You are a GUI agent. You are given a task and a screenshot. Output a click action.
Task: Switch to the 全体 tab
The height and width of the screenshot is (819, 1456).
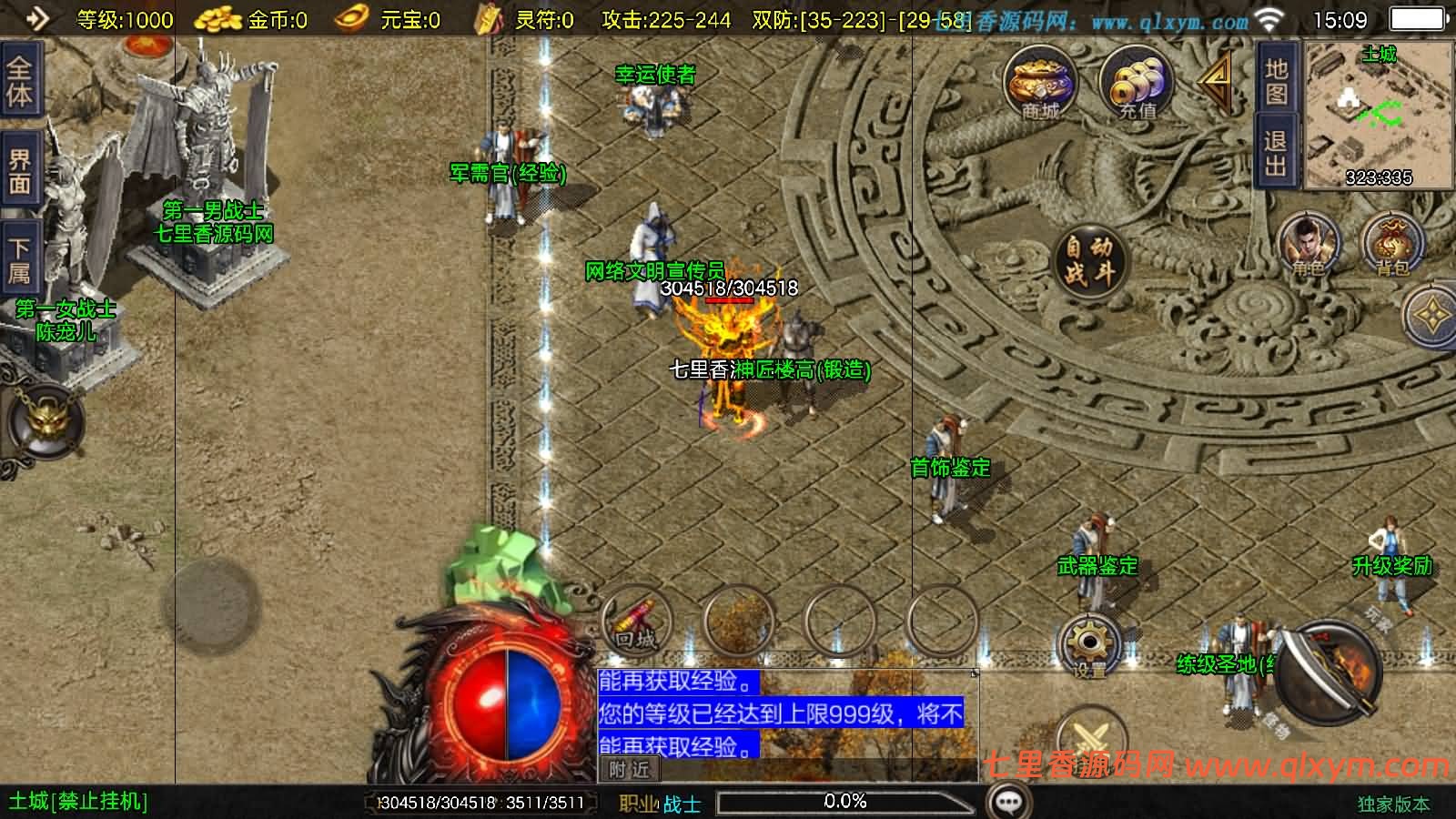point(19,81)
